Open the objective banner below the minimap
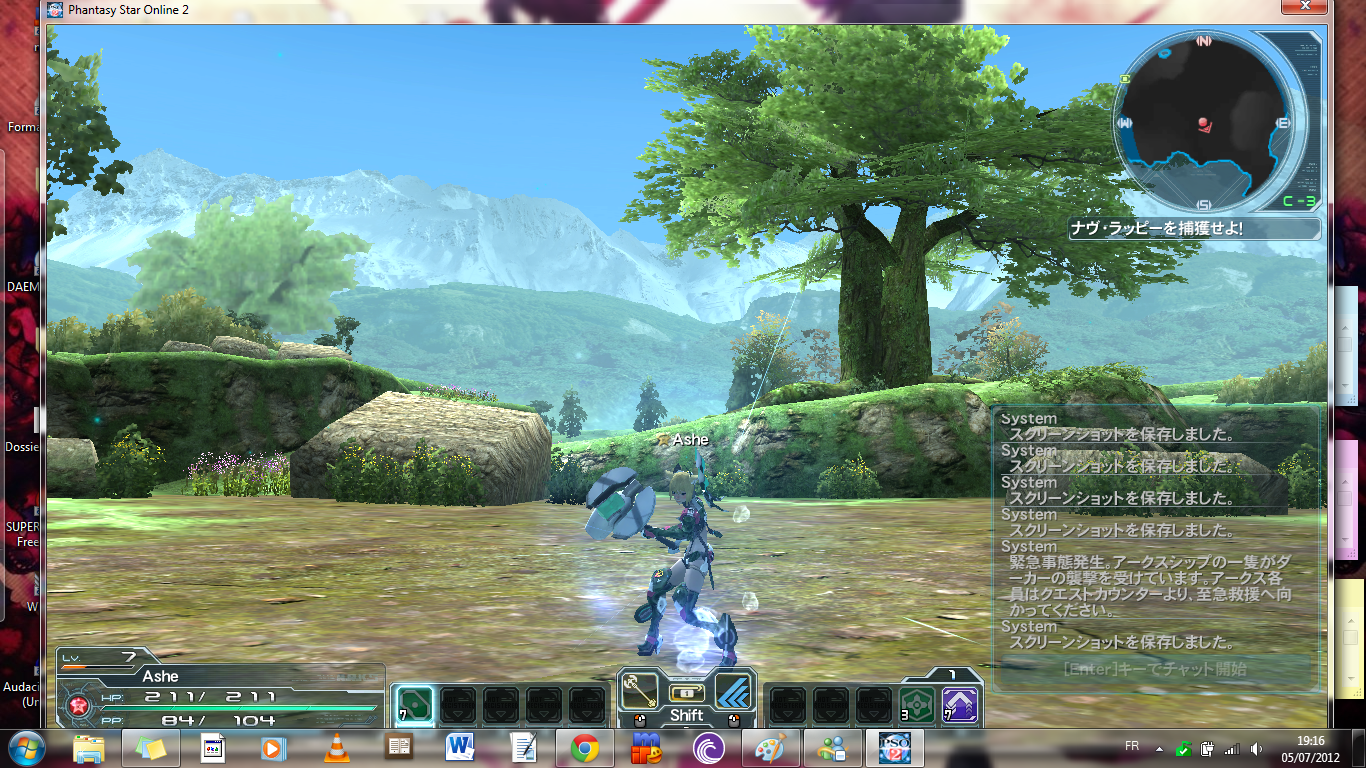This screenshot has height=768, width=1366. (1193, 229)
